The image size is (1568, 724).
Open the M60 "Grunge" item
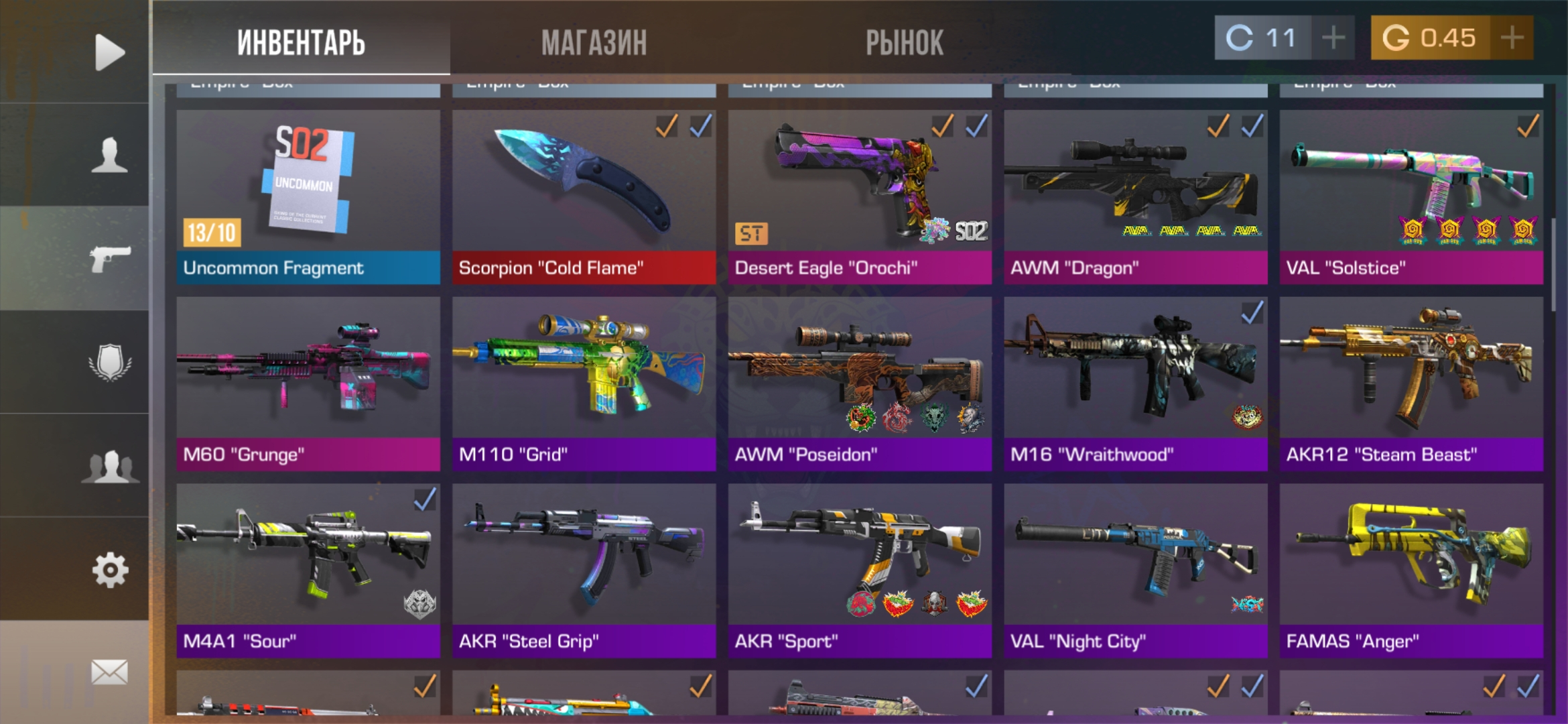pyautogui.click(x=308, y=383)
